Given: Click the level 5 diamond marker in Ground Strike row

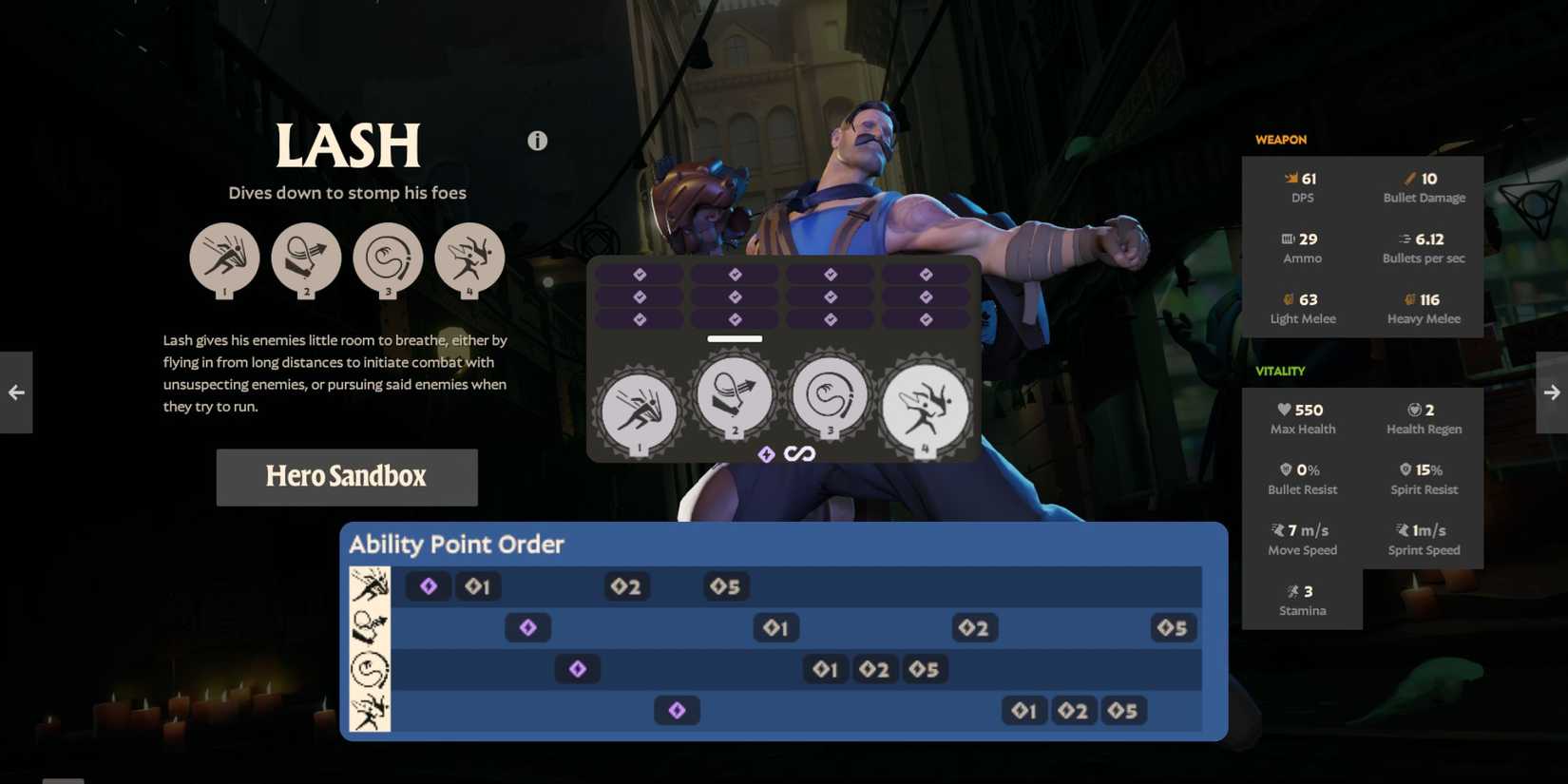Looking at the screenshot, I should (x=726, y=586).
